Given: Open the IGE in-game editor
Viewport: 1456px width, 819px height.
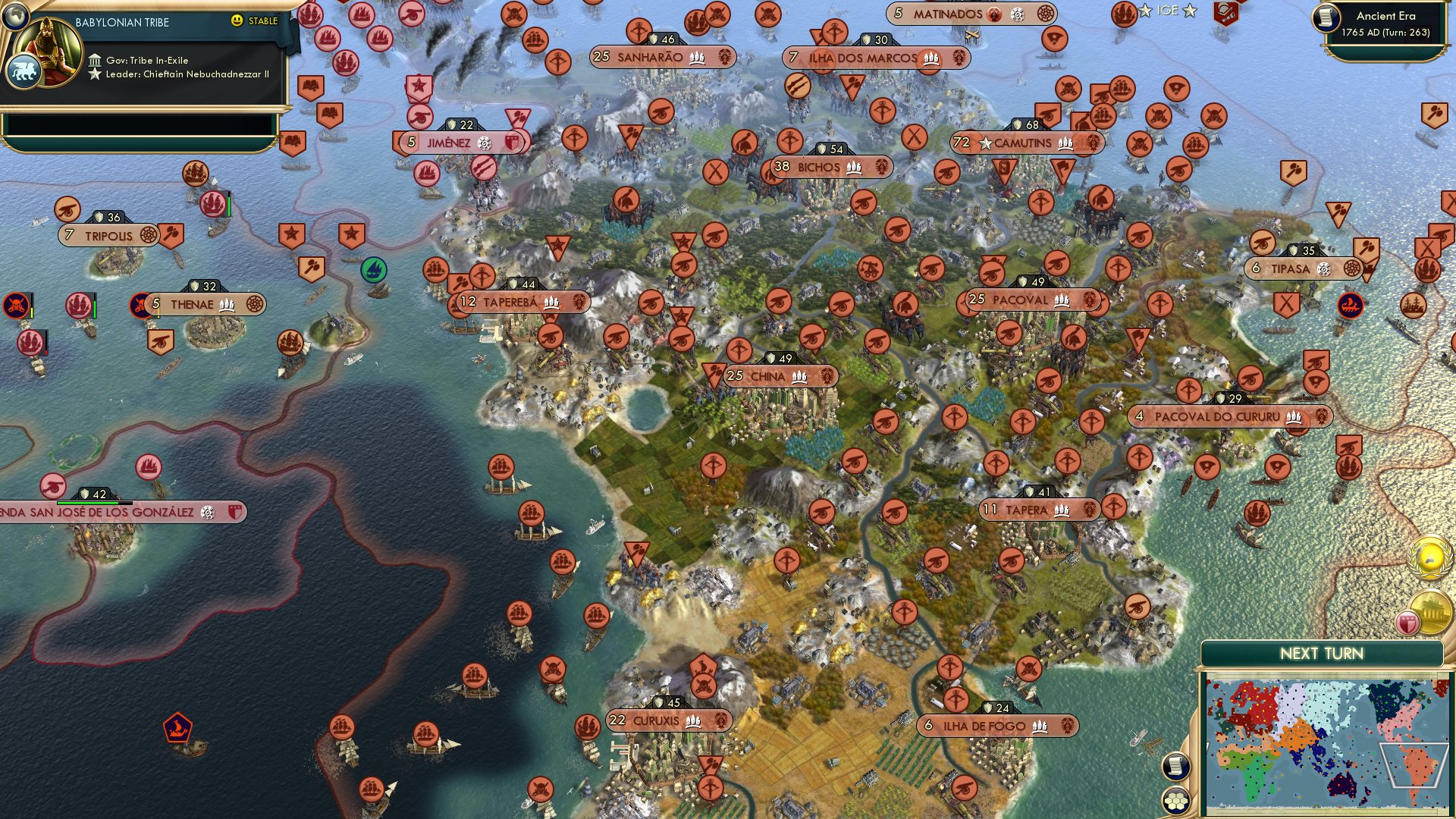Looking at the screenshot, I should 1167,11.
